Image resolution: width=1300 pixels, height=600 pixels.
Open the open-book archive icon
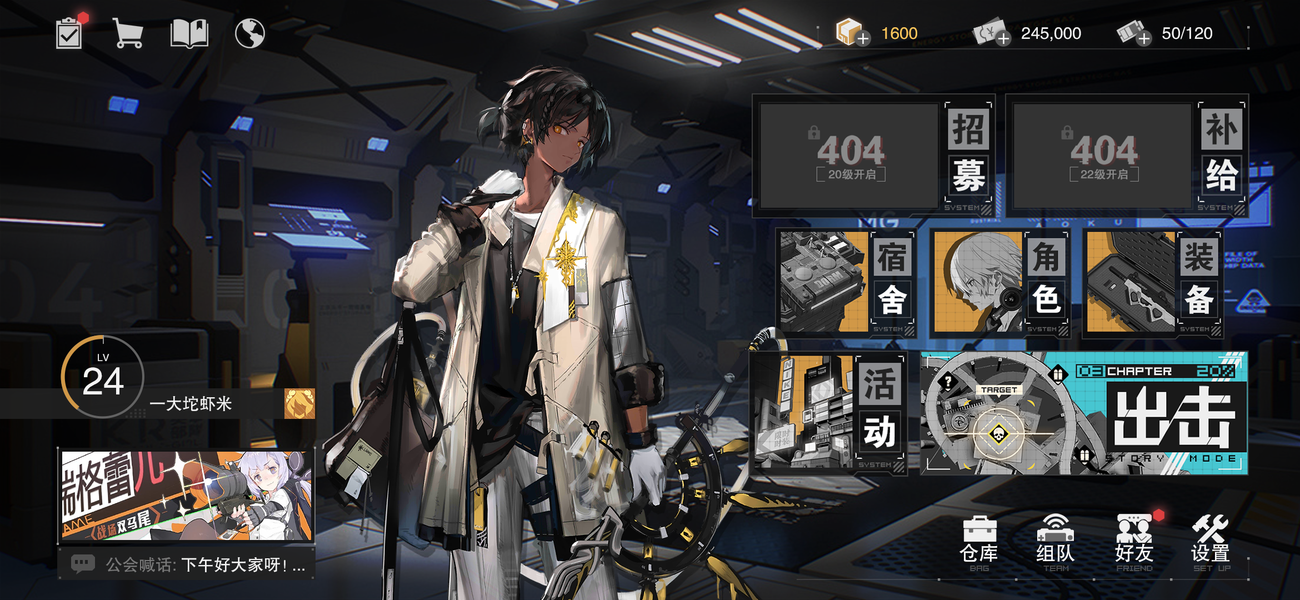coord(189,34)
